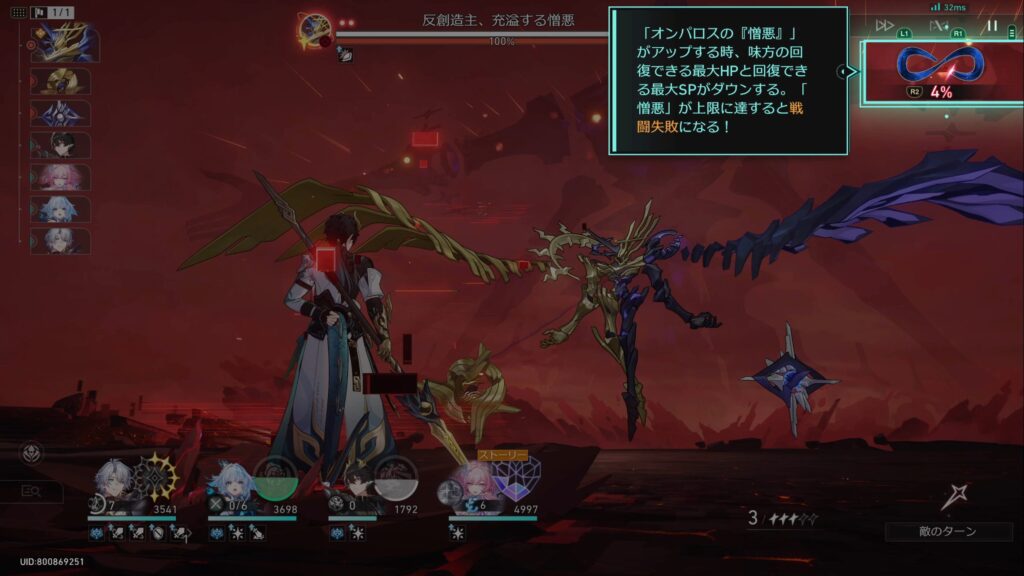Select the pink-haired character in turn order
1024x576 pixels.
[62, 178]
